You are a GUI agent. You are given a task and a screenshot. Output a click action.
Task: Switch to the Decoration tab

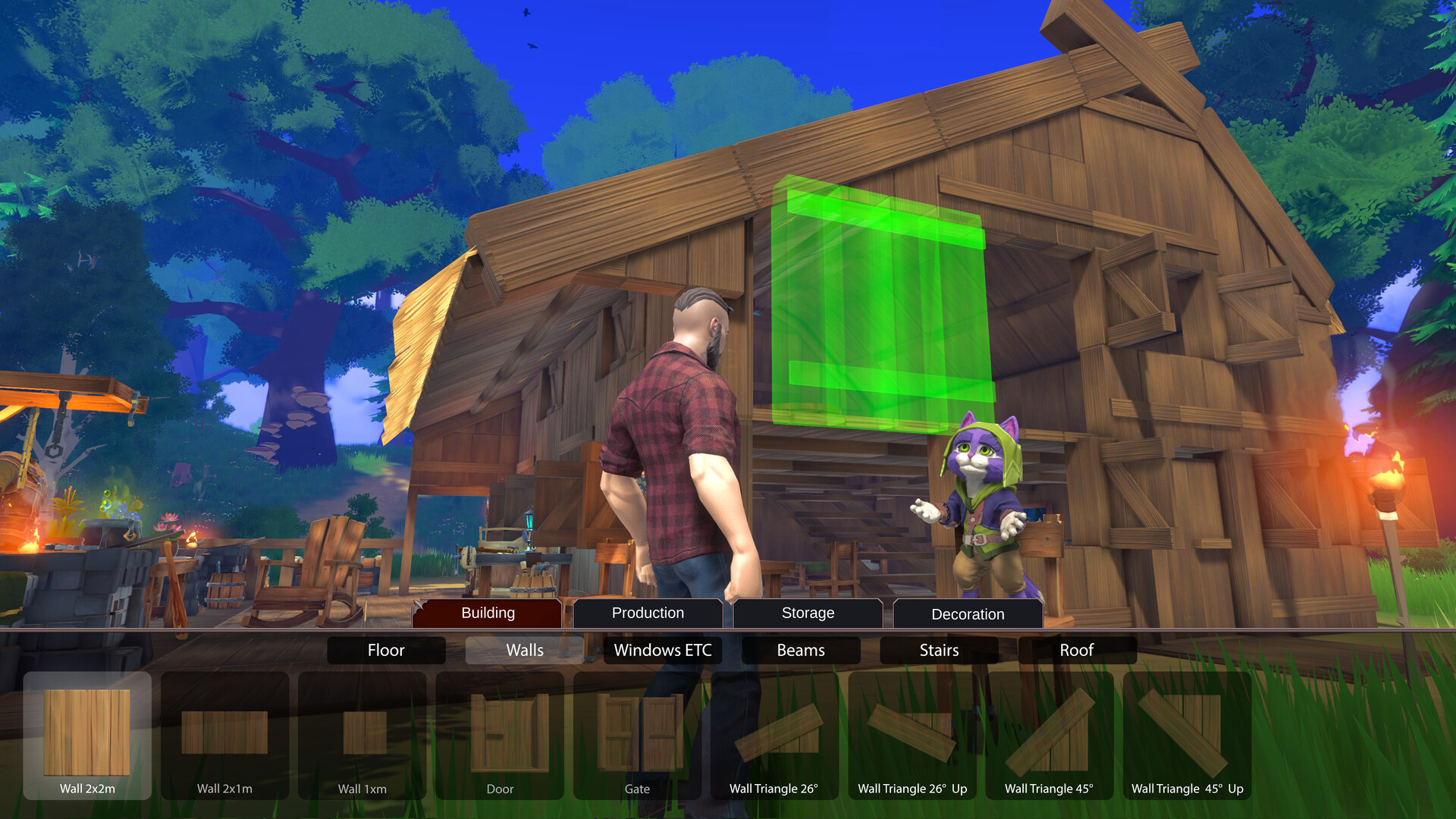point(967,613)
